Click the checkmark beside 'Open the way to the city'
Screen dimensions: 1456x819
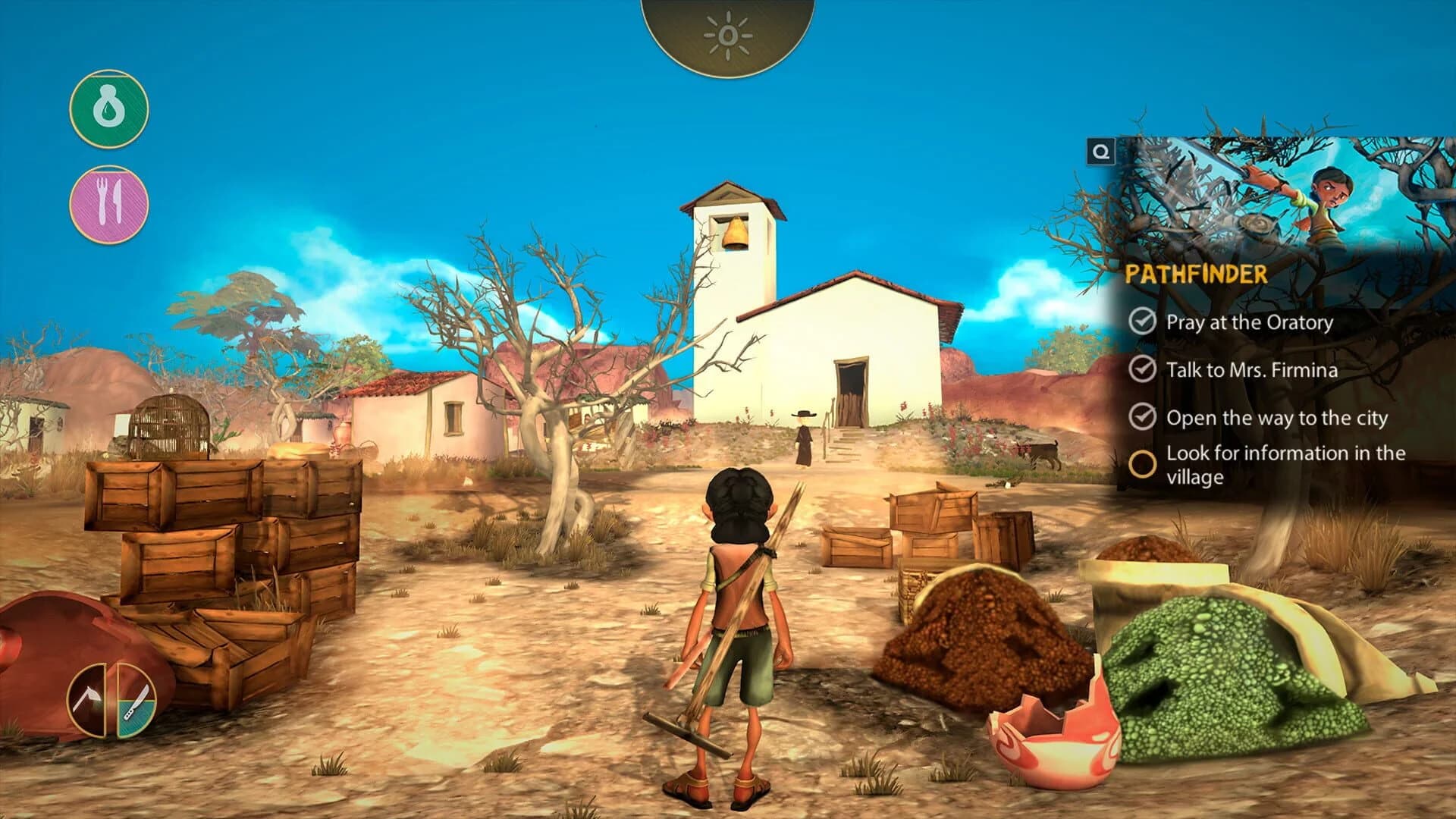(1142, 416)
